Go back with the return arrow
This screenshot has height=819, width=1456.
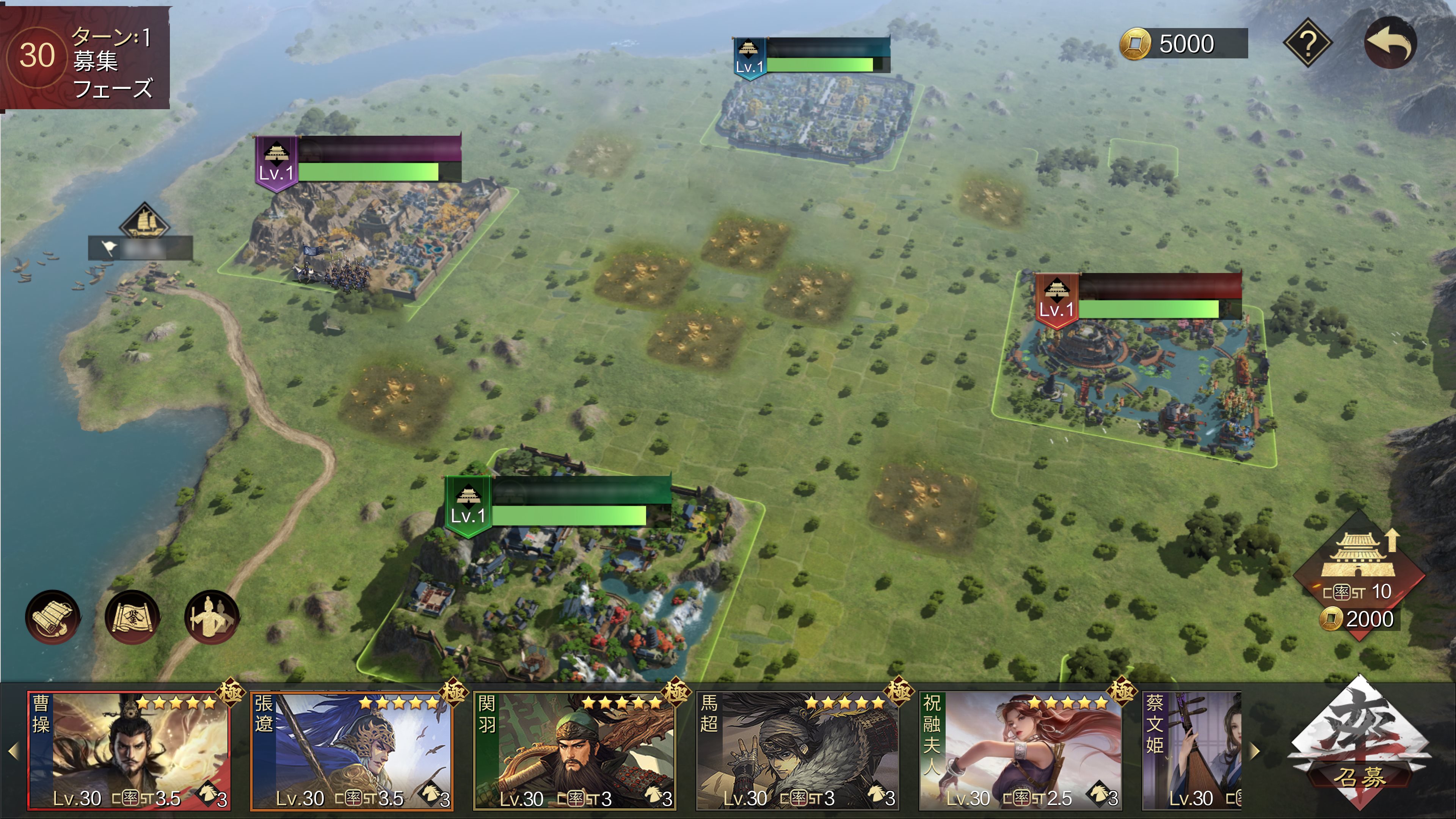coord(1390,42)
